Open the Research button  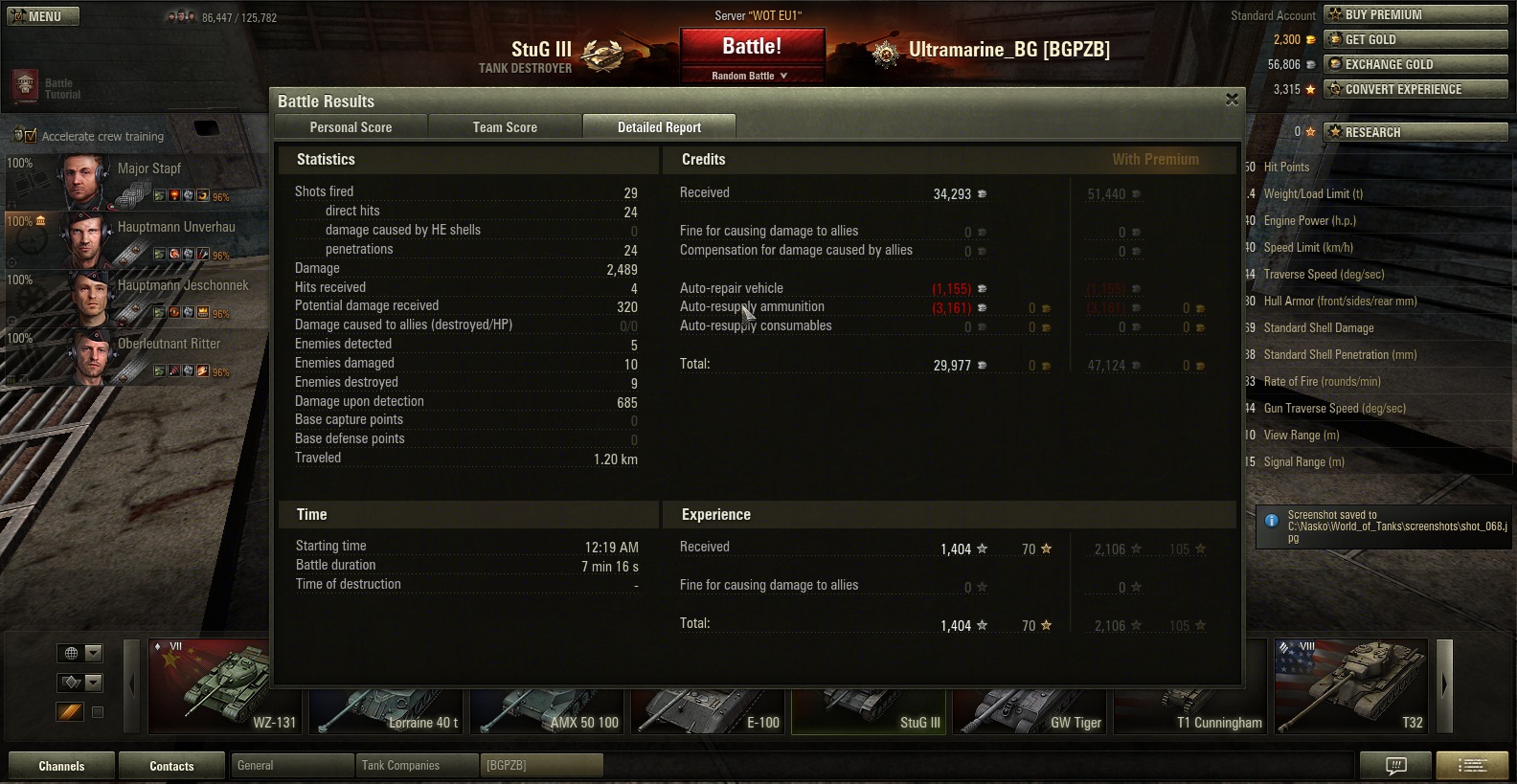[x=1415, y=132]
